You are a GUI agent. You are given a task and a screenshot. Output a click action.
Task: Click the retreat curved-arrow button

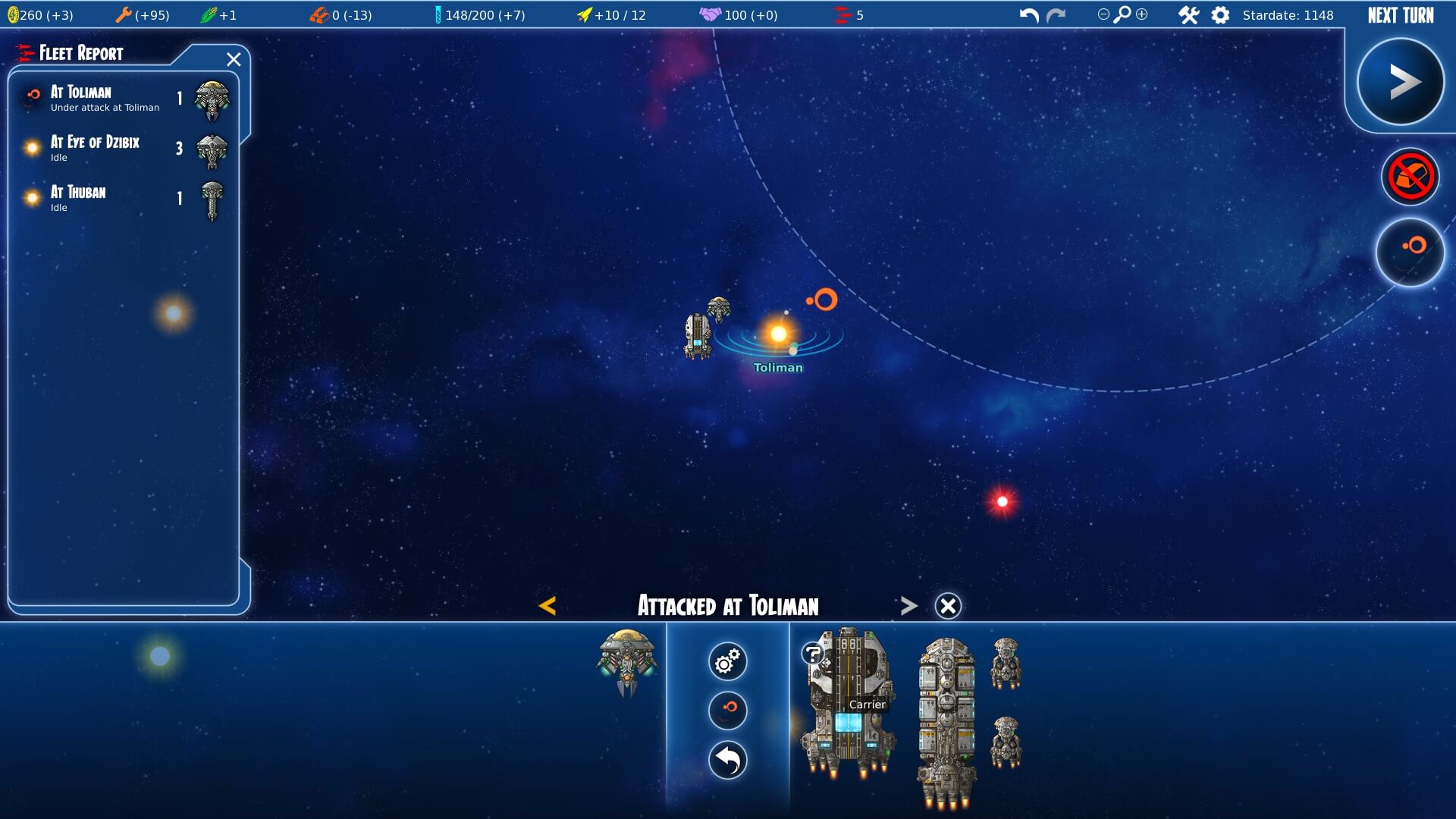[x=727, y=760]
